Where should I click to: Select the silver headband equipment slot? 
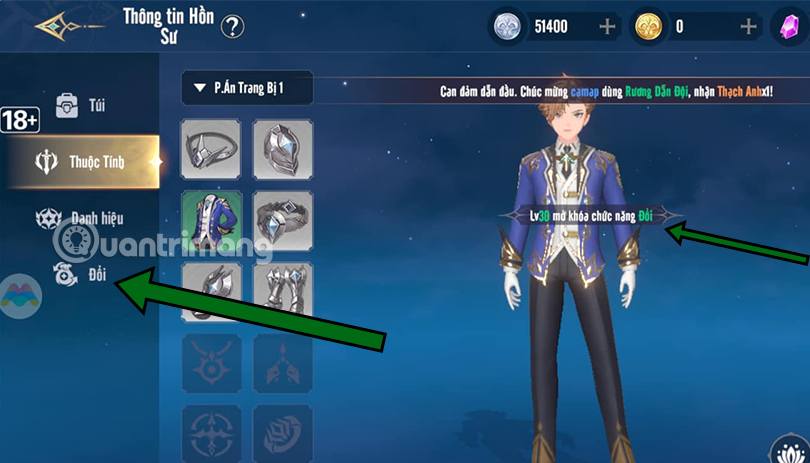(211, 149)
